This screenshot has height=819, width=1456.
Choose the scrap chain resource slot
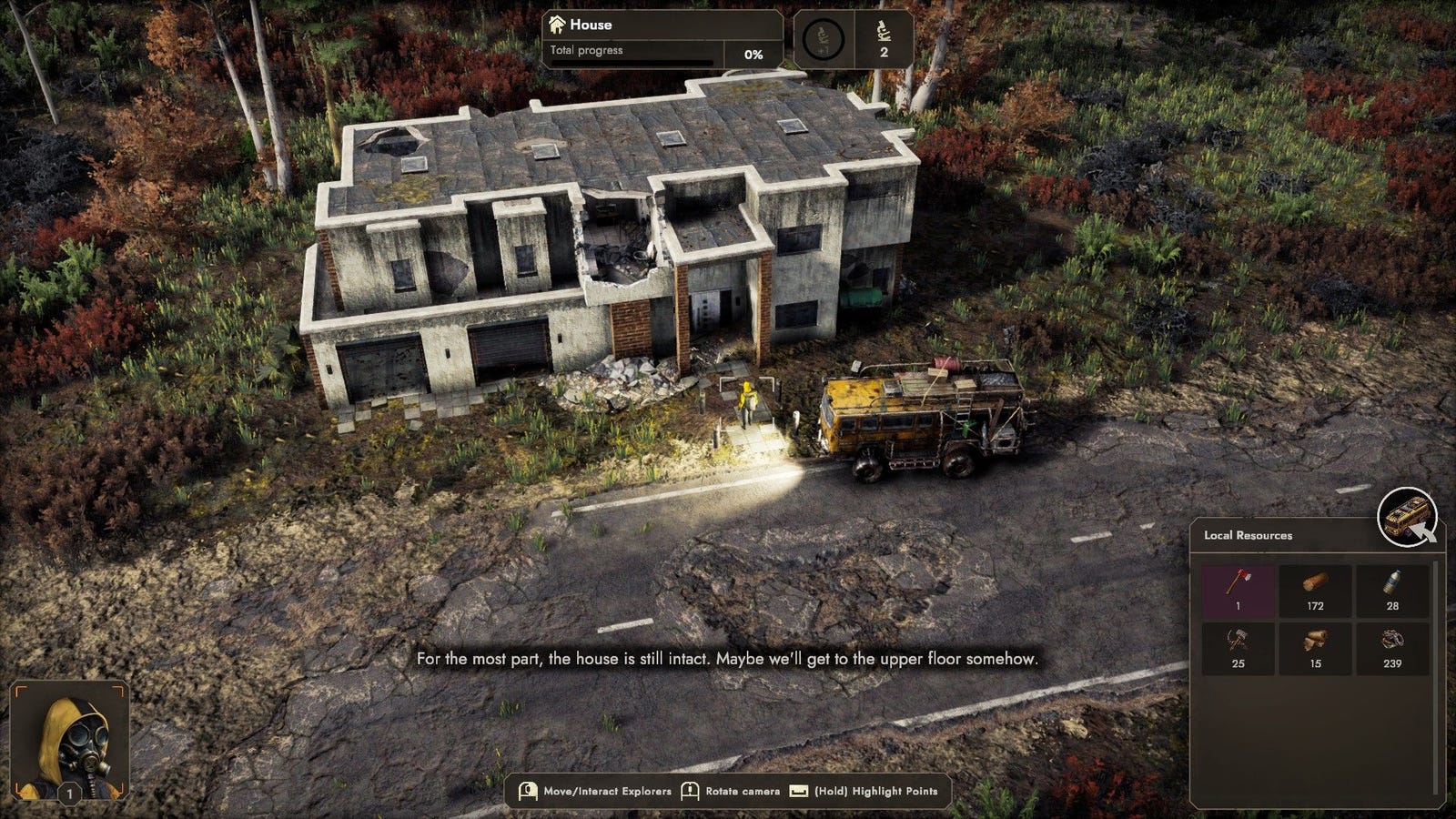pyautogui.click(x=1392, y=647)
